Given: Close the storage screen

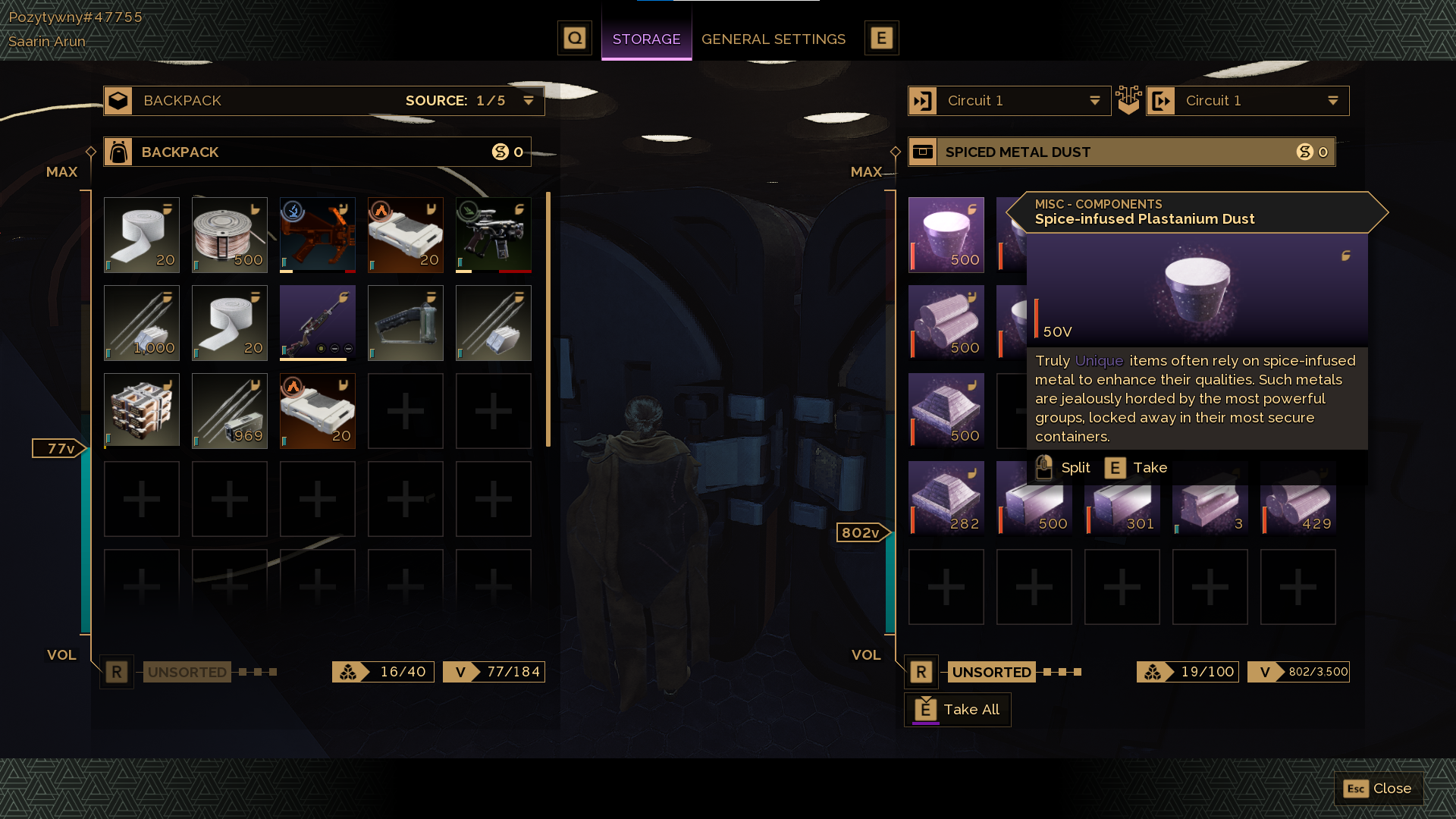Looking at the screenshot, I should pyautogui.click(x=1378, y=789).
